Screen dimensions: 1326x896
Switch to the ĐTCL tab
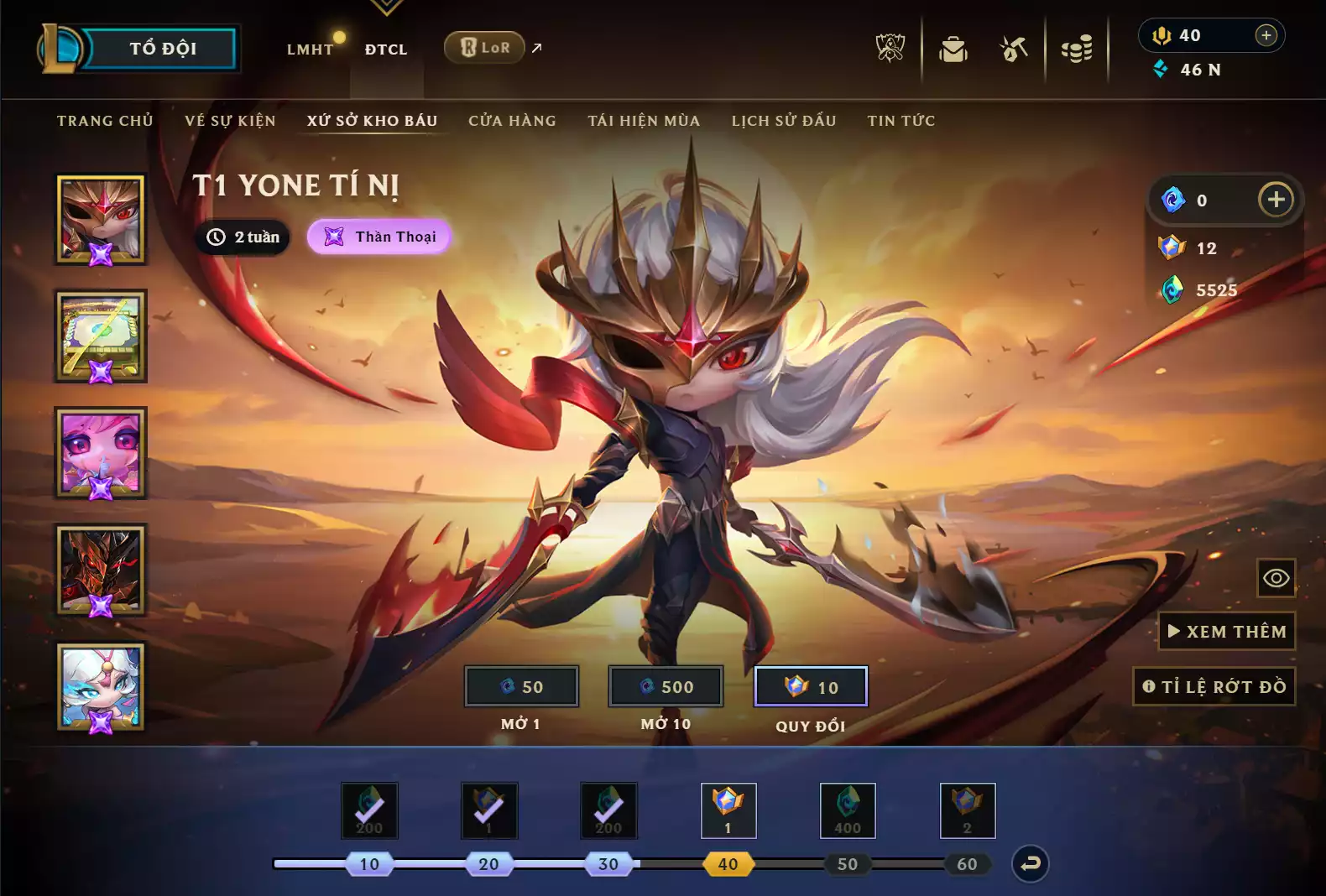[386, 49]
